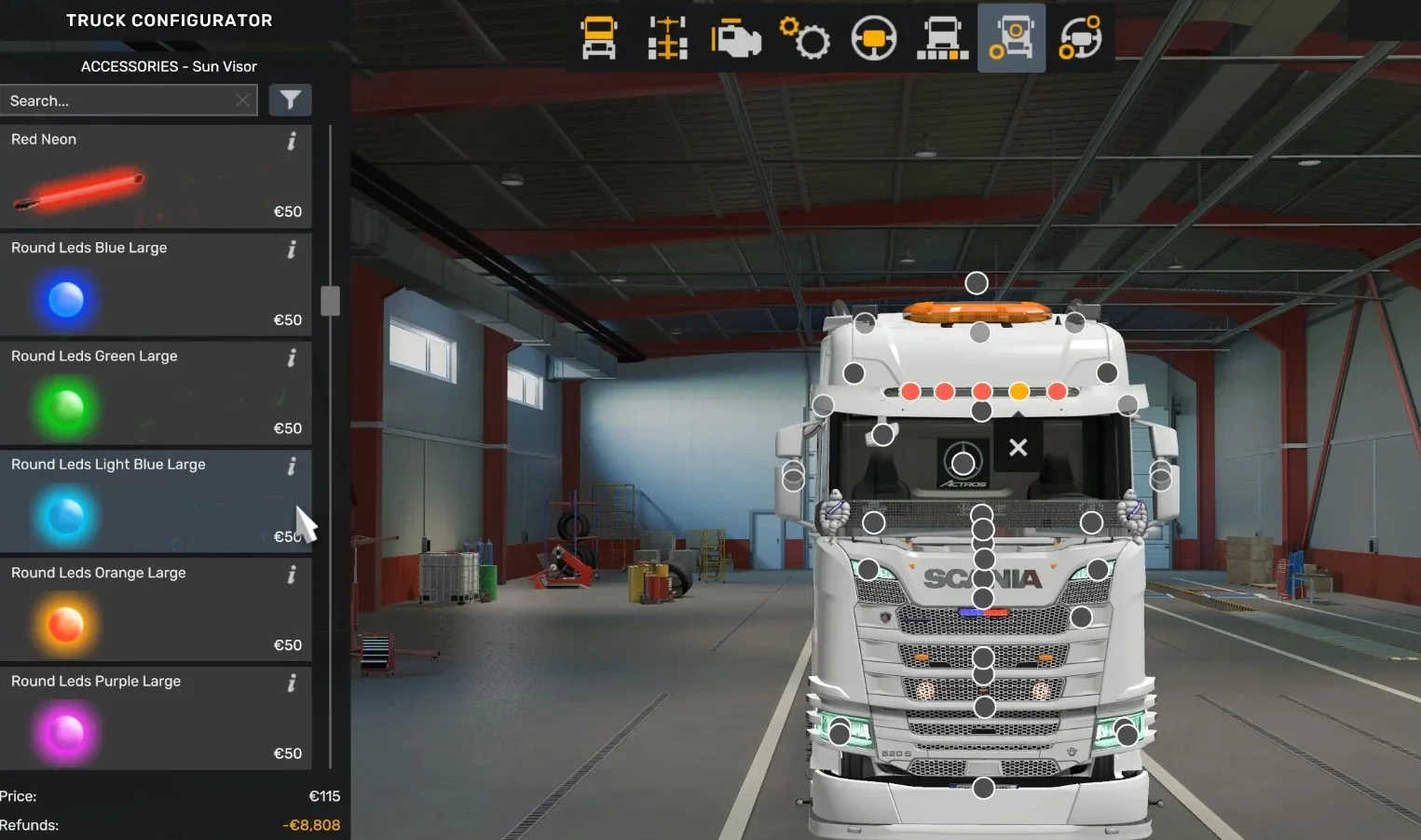Close the slot popup on the windshield
This screenshot has width=1421, height=840.
click(x=1017, y=447)
